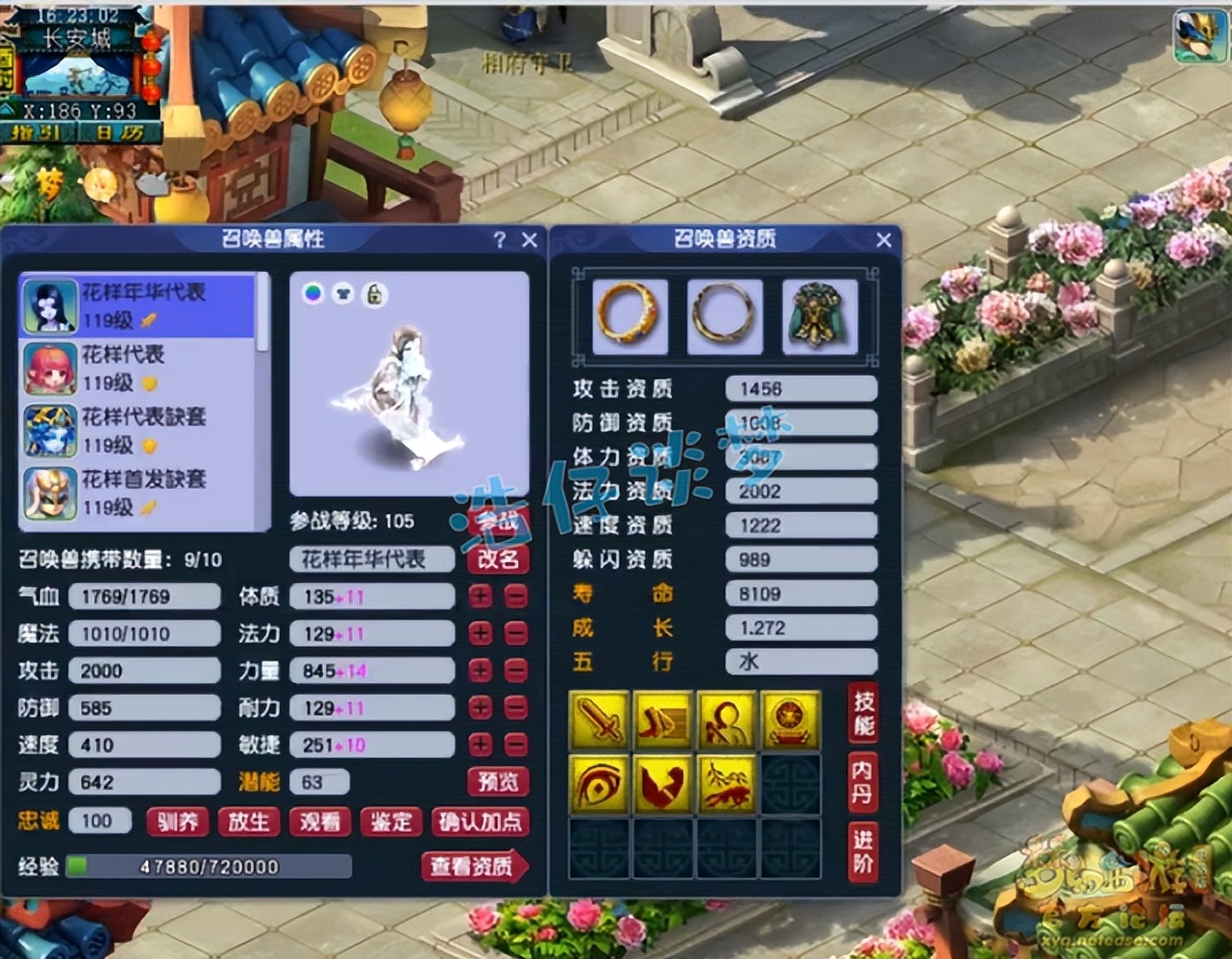This screenshot has height=959, width=1232.
Task: Click the 参战 button
Action: (498, 521)
